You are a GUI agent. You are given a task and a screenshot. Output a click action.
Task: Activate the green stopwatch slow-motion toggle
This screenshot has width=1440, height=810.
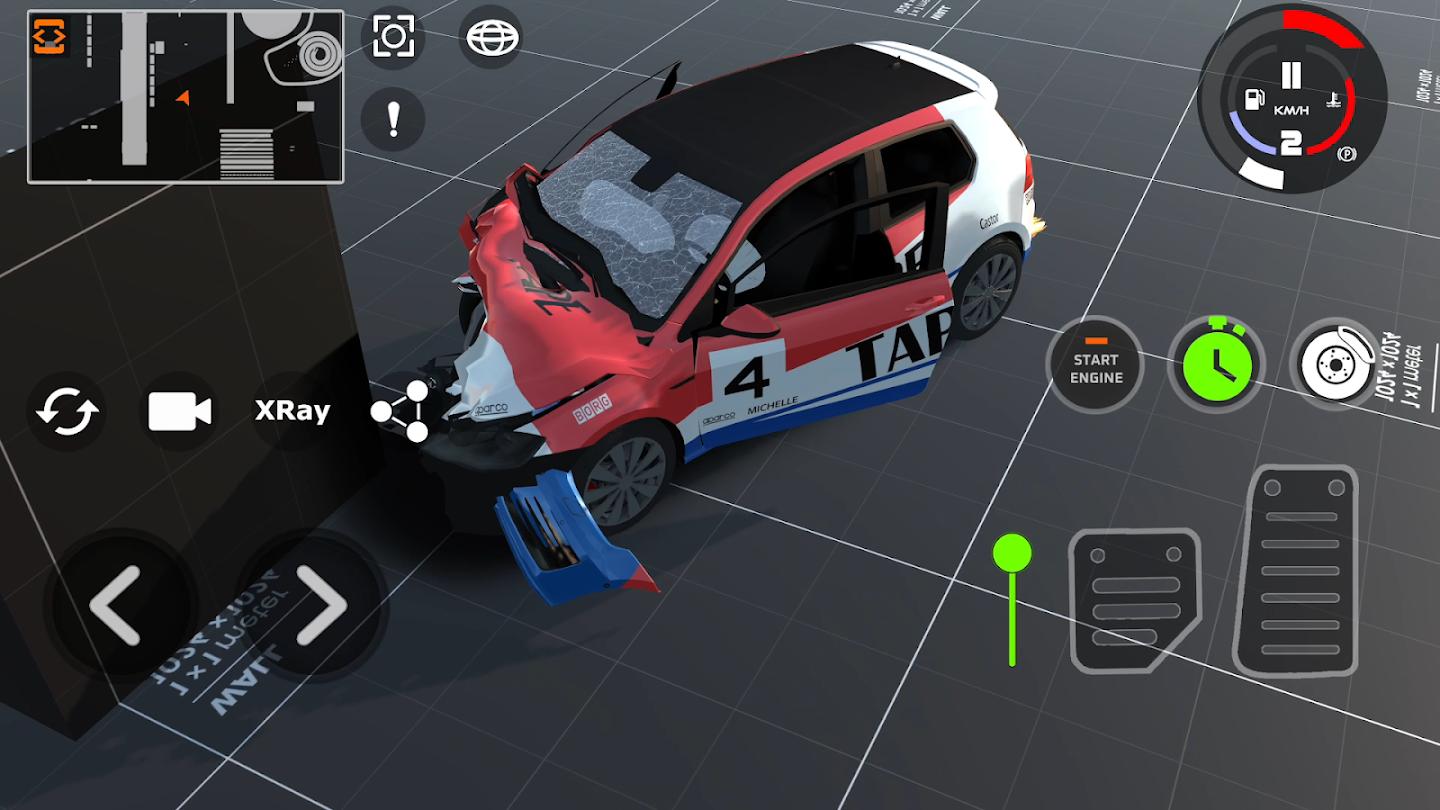(1216, 364)
